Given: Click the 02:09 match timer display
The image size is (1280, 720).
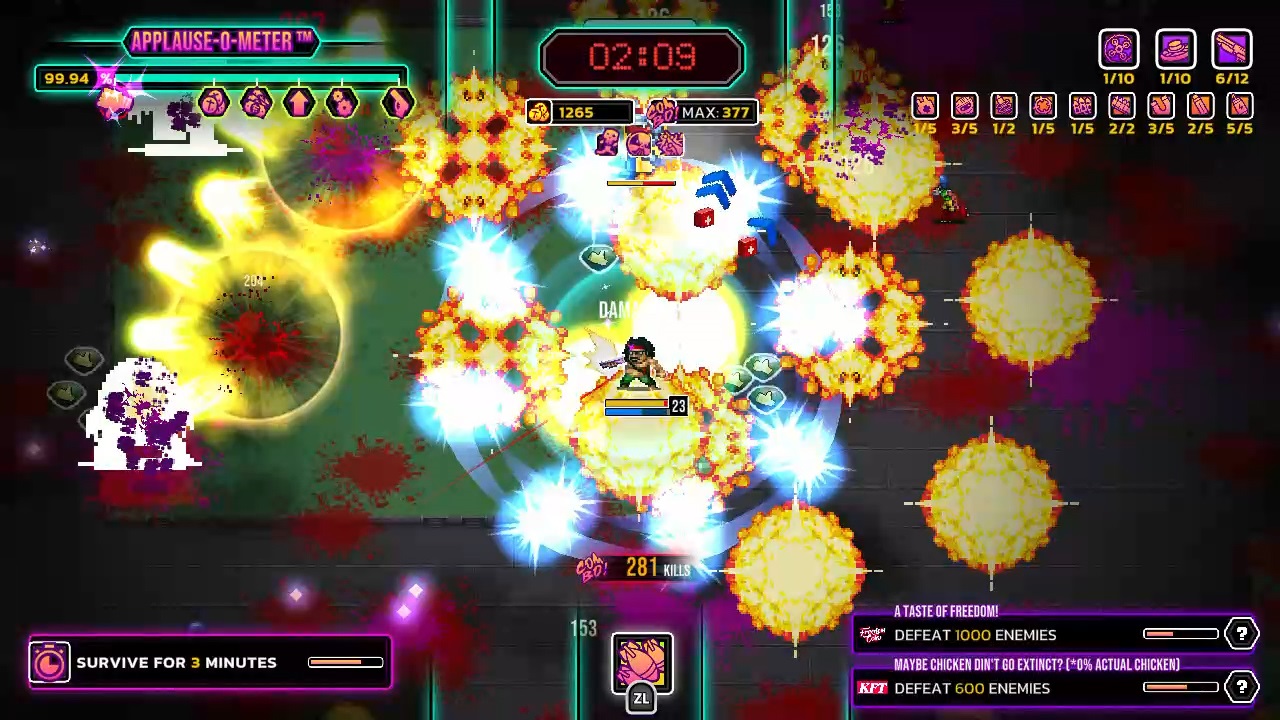Looking at the screenshot, I should pyautogui.click(x=641, y=56).
